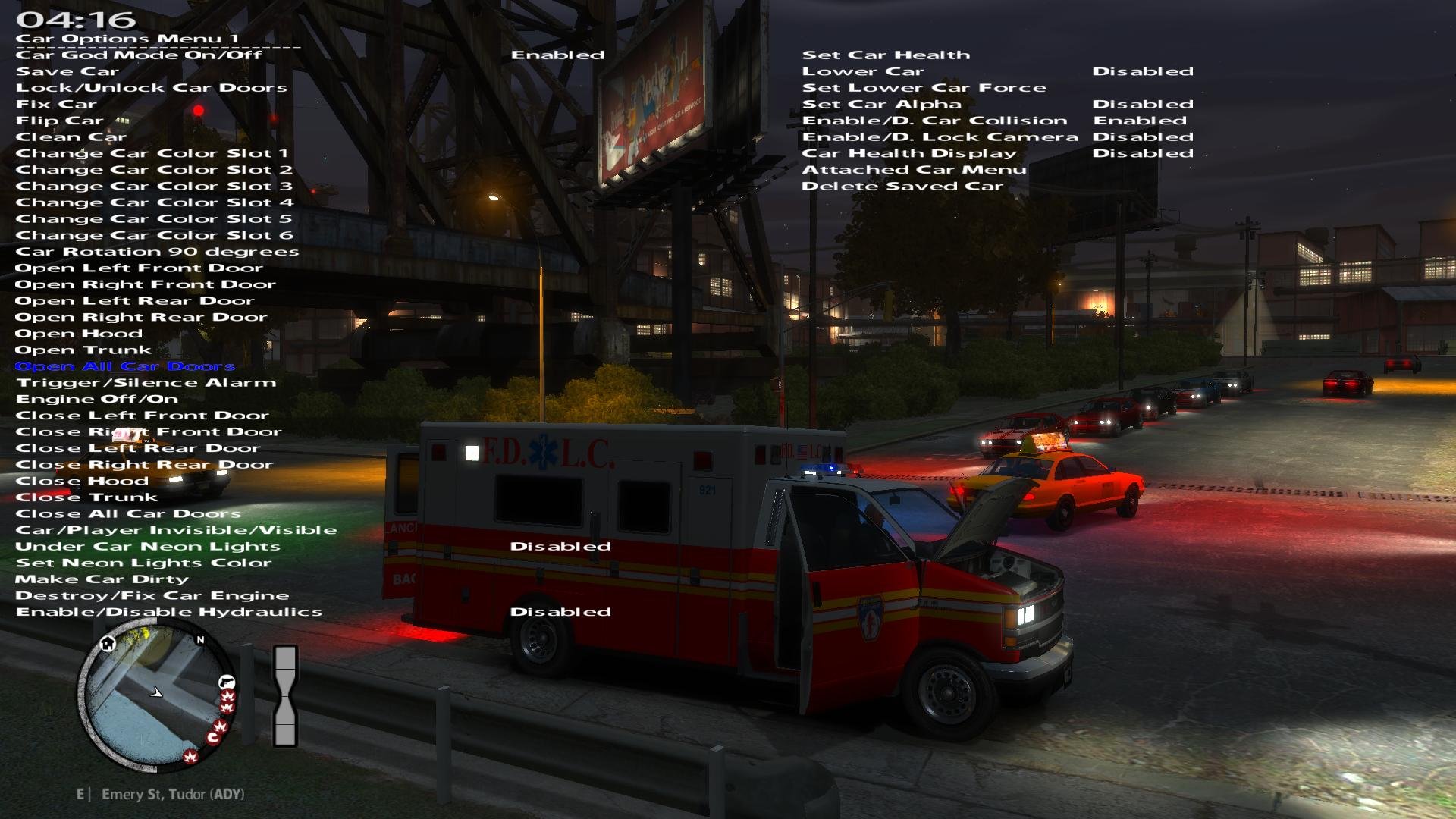Click the circular minimap radar

pos(157,694)
